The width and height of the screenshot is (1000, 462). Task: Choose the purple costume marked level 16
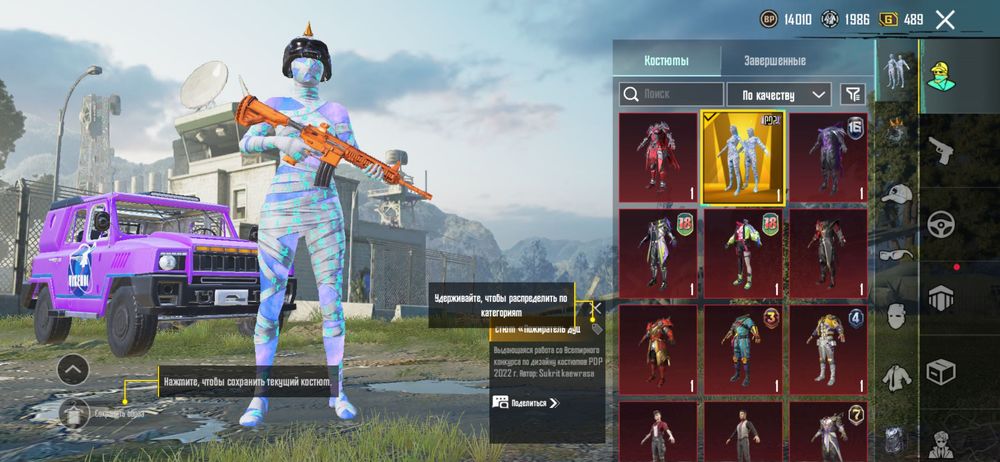pos(829,156)
